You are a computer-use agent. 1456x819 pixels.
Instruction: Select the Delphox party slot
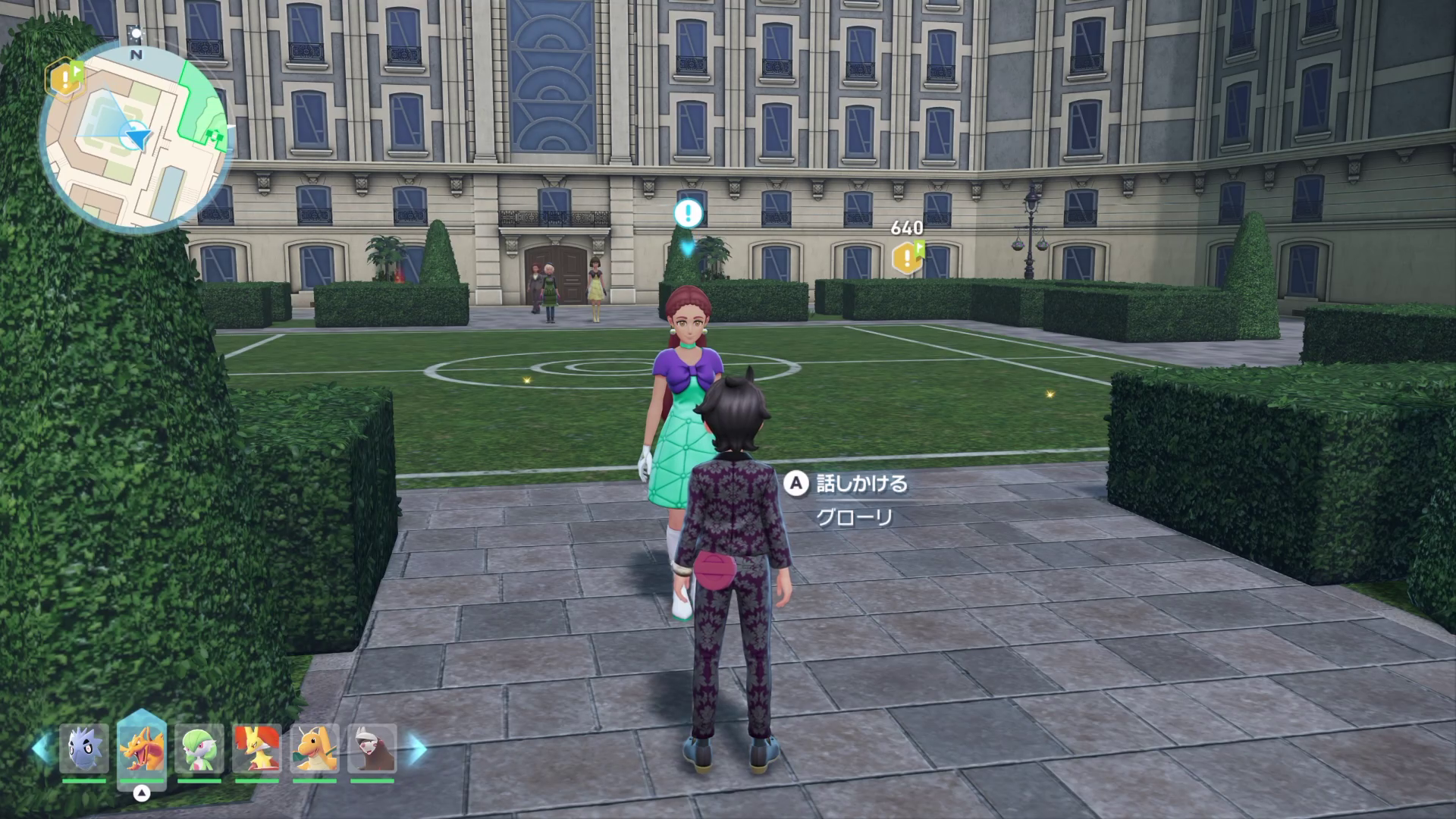pos(257,748)
